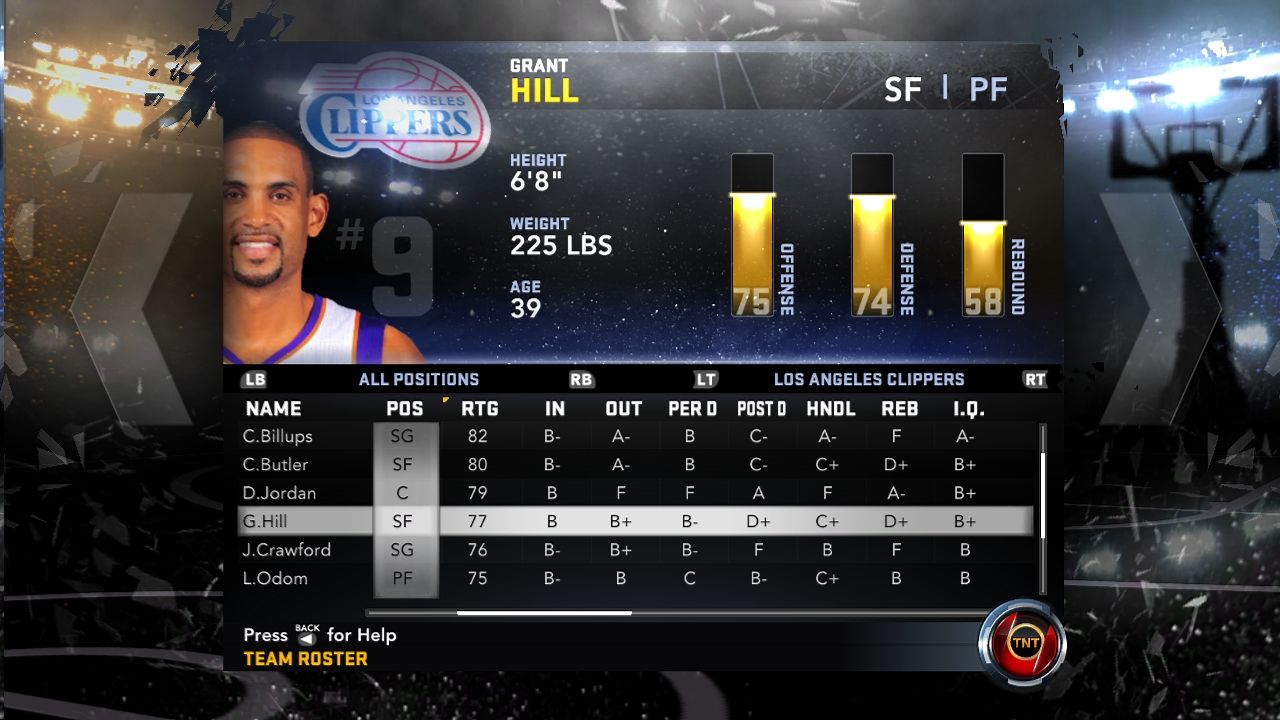Screen dimensions: 1280x720
Task: Select the C.Billups roster row
Action: coord(278,436)
